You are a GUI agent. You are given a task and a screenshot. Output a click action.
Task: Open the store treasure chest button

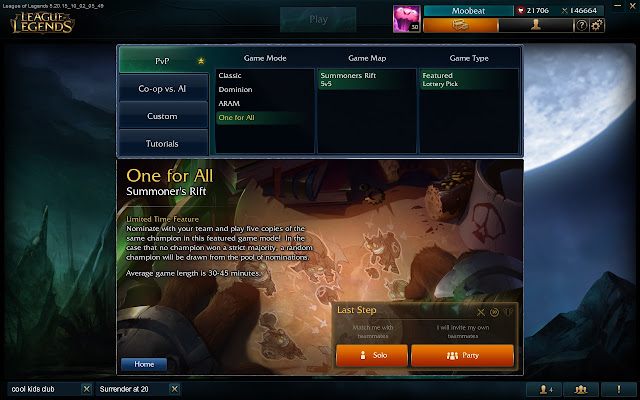(461, 25)
